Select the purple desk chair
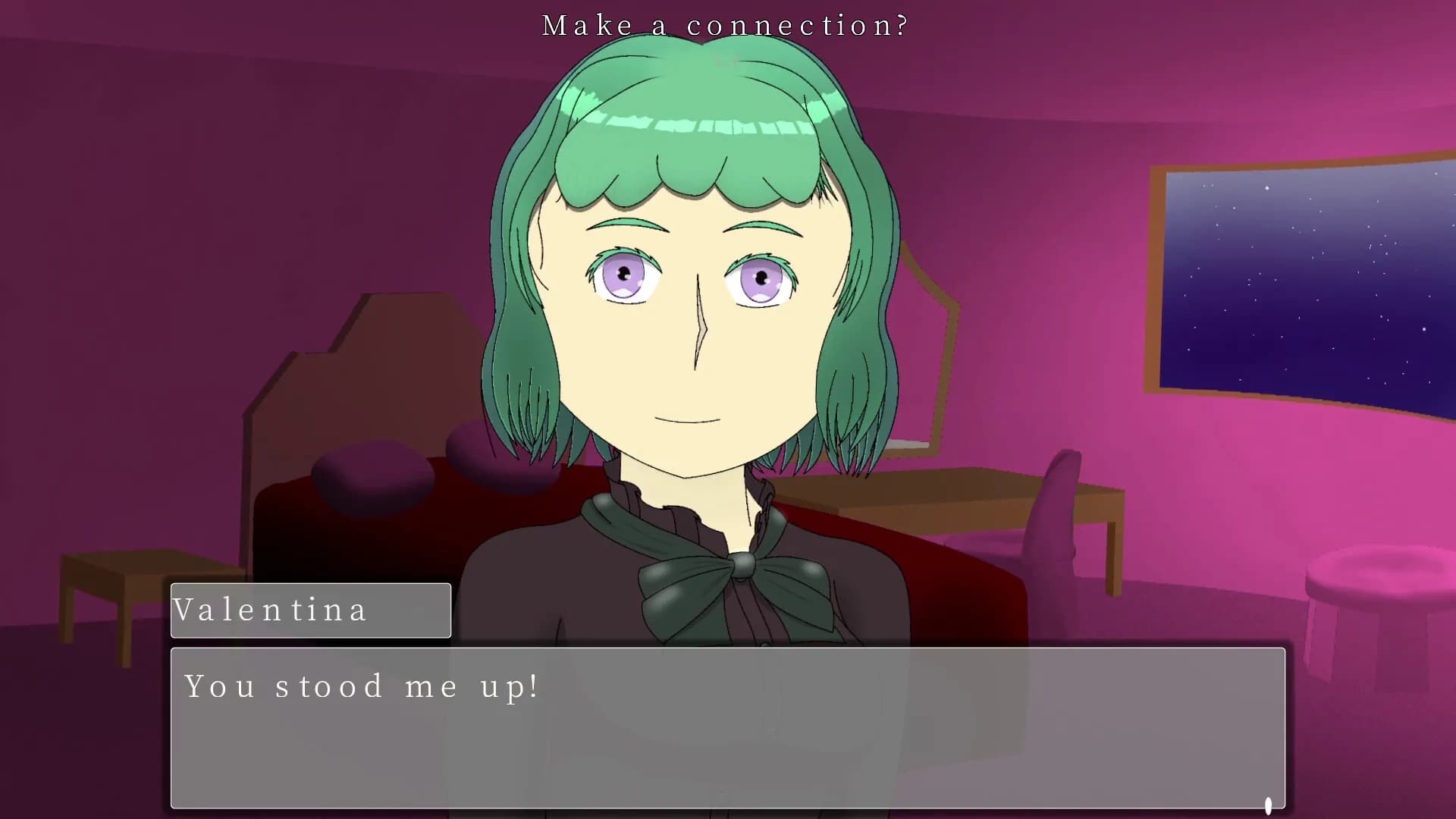The image size is (1456, 819). pyautogui.click(x=1054, y=516)
